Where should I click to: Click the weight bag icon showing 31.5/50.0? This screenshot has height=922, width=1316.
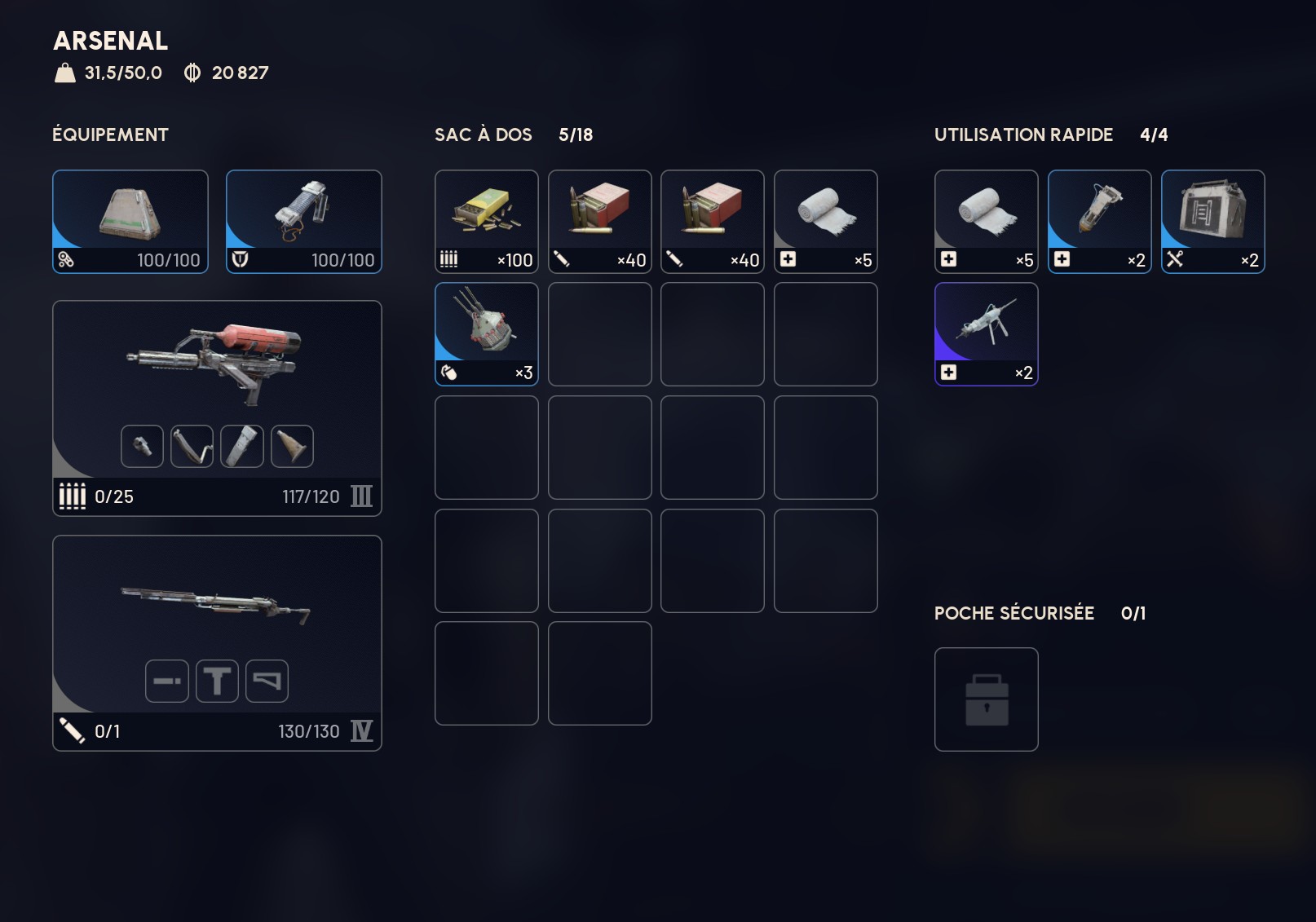[62, 73]
